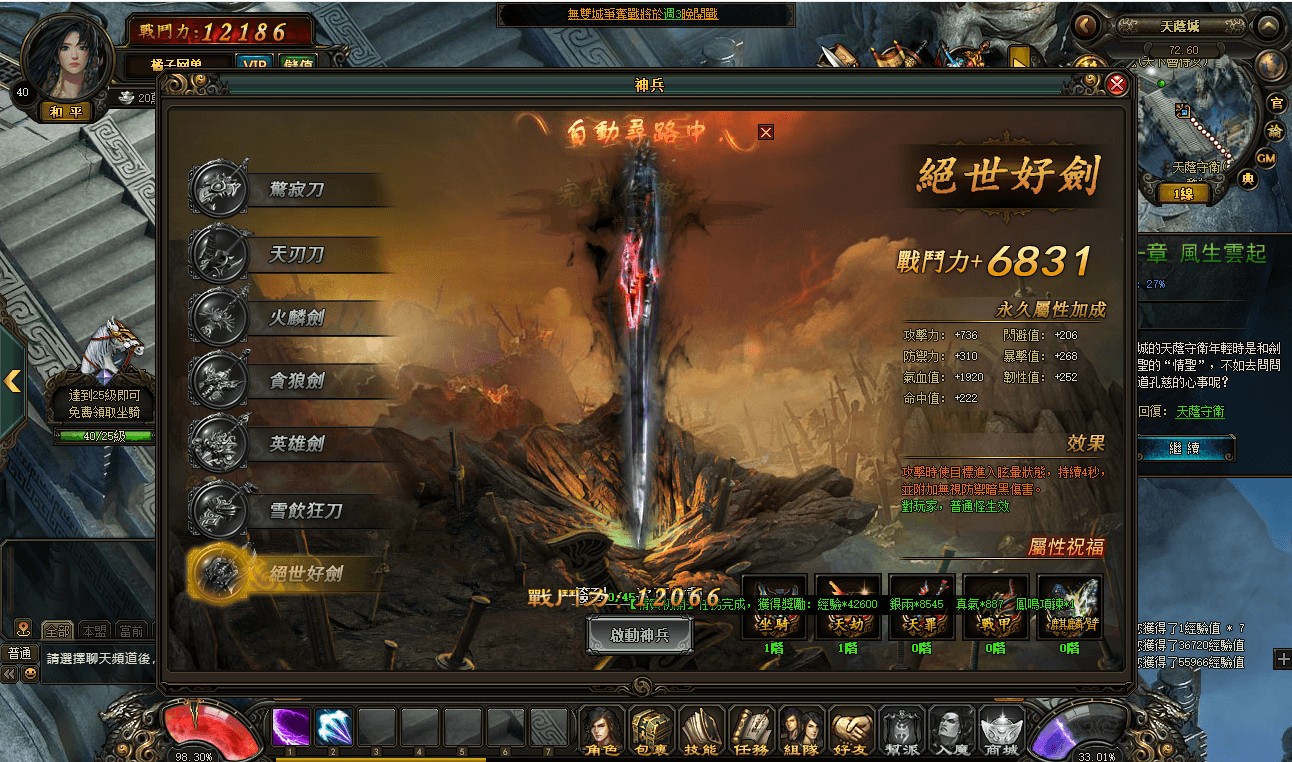Open the 任務 quest icon

tap(751, 730)
